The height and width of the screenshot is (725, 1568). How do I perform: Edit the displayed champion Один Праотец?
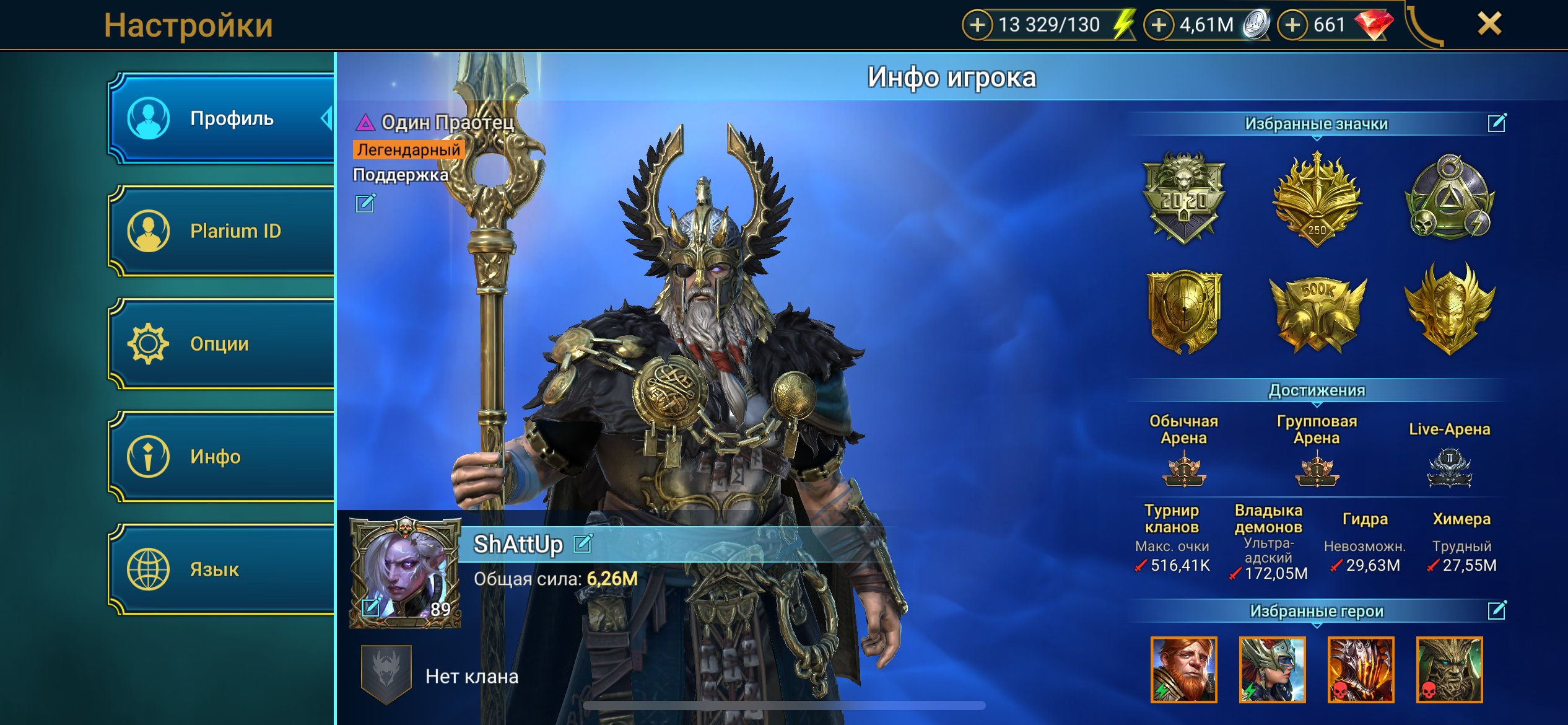coord(365,203)
